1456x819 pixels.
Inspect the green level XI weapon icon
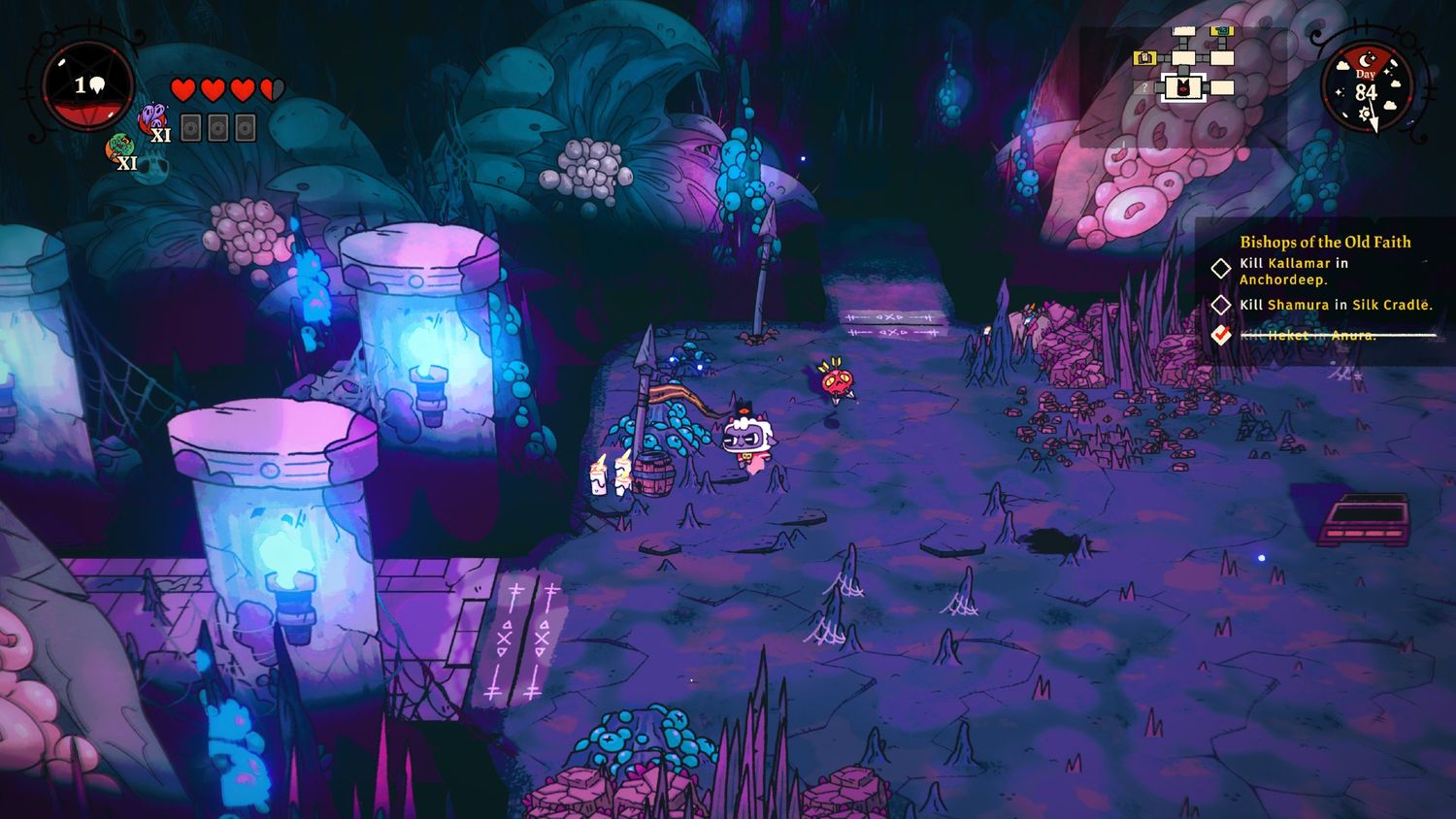[119, 147]
